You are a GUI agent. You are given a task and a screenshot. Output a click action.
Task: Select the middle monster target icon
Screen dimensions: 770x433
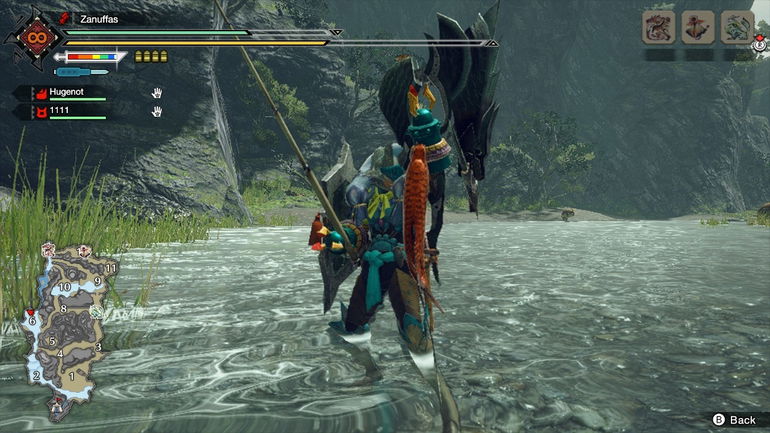pyautogui.click(x=698, y=27)
